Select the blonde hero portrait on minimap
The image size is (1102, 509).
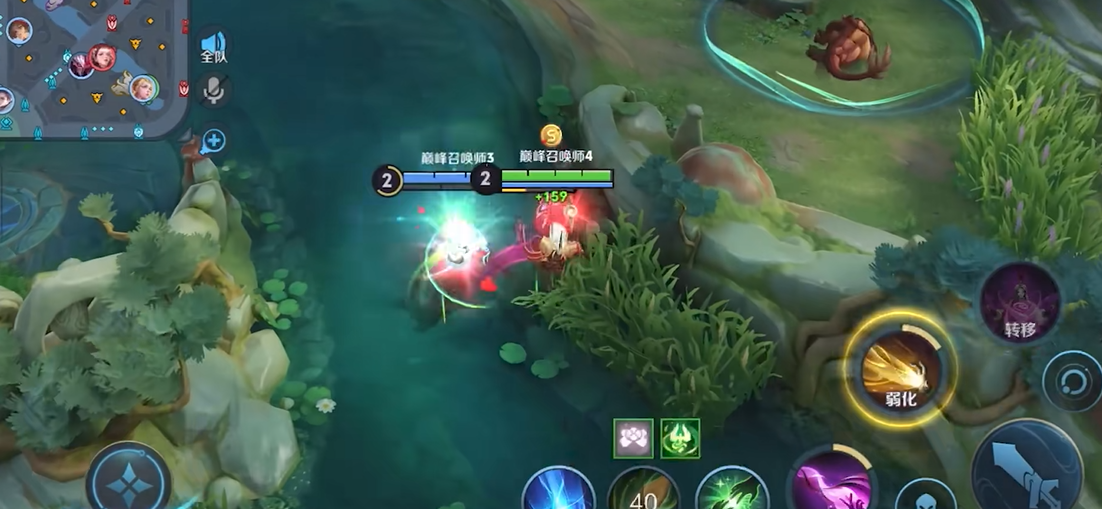click(144, 89)
